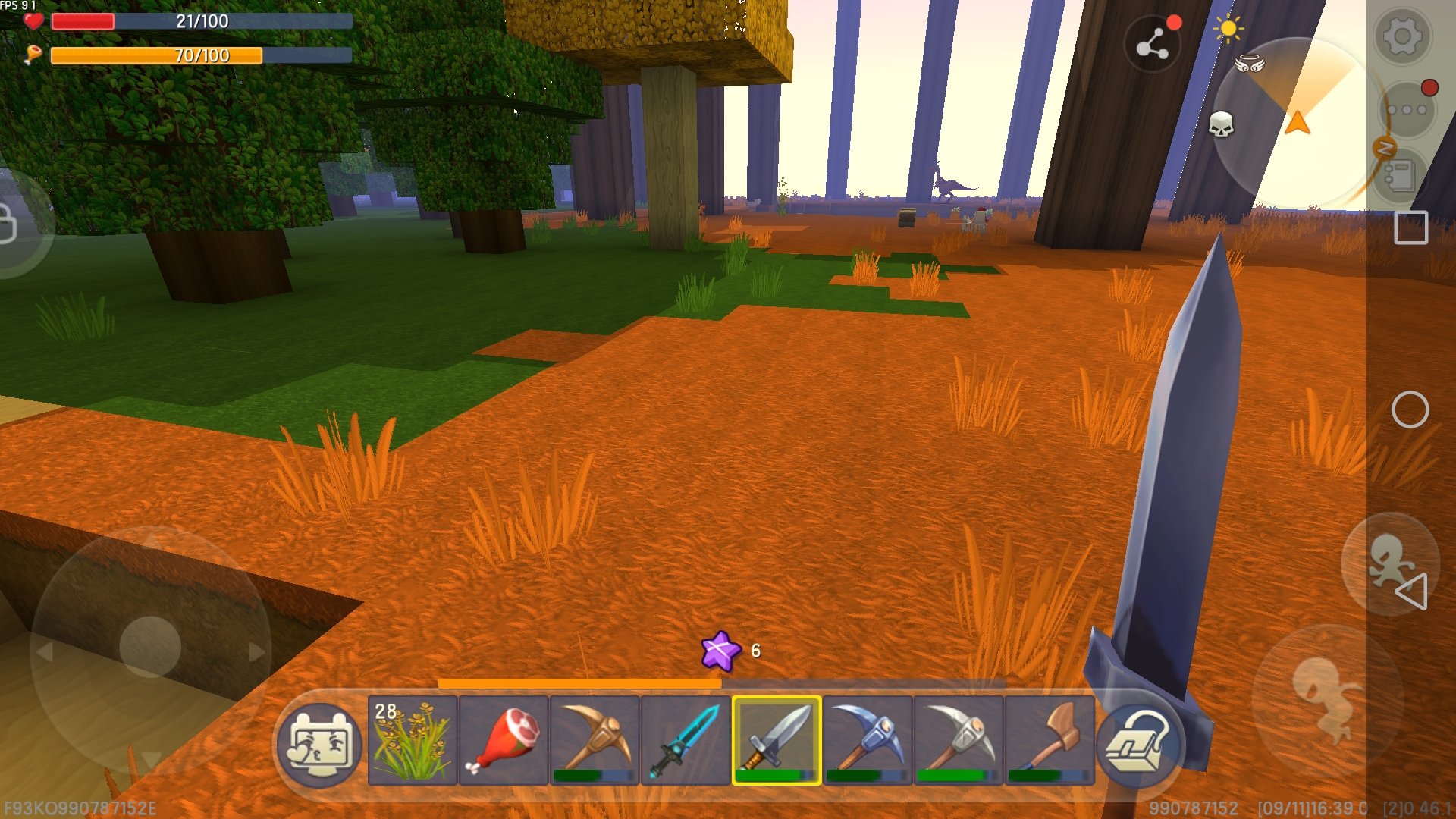The height and width of the screenshot is (819, 1456).
Task: Tap the movement joystick center
Action: click(150, 646)
